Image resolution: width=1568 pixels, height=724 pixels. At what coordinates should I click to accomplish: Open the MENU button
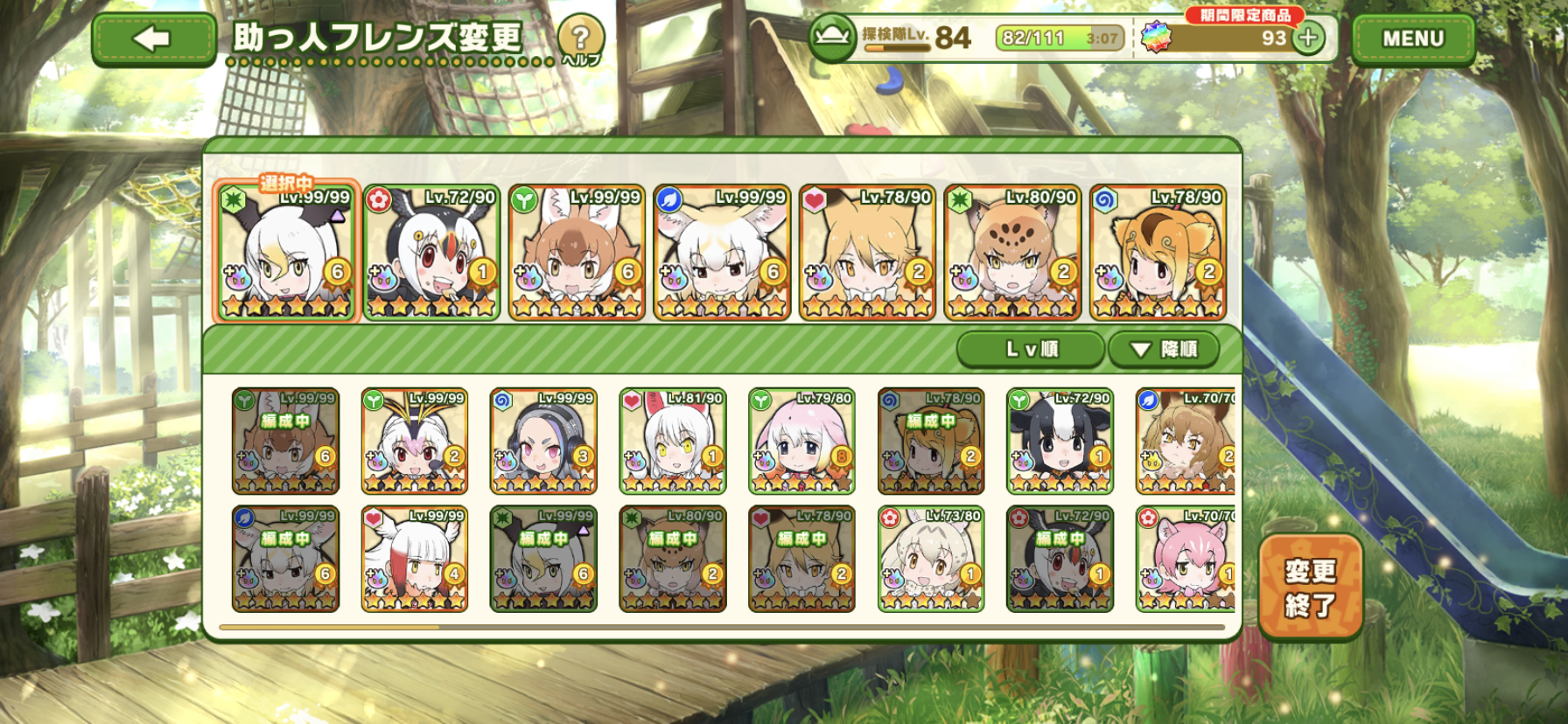1412,39
